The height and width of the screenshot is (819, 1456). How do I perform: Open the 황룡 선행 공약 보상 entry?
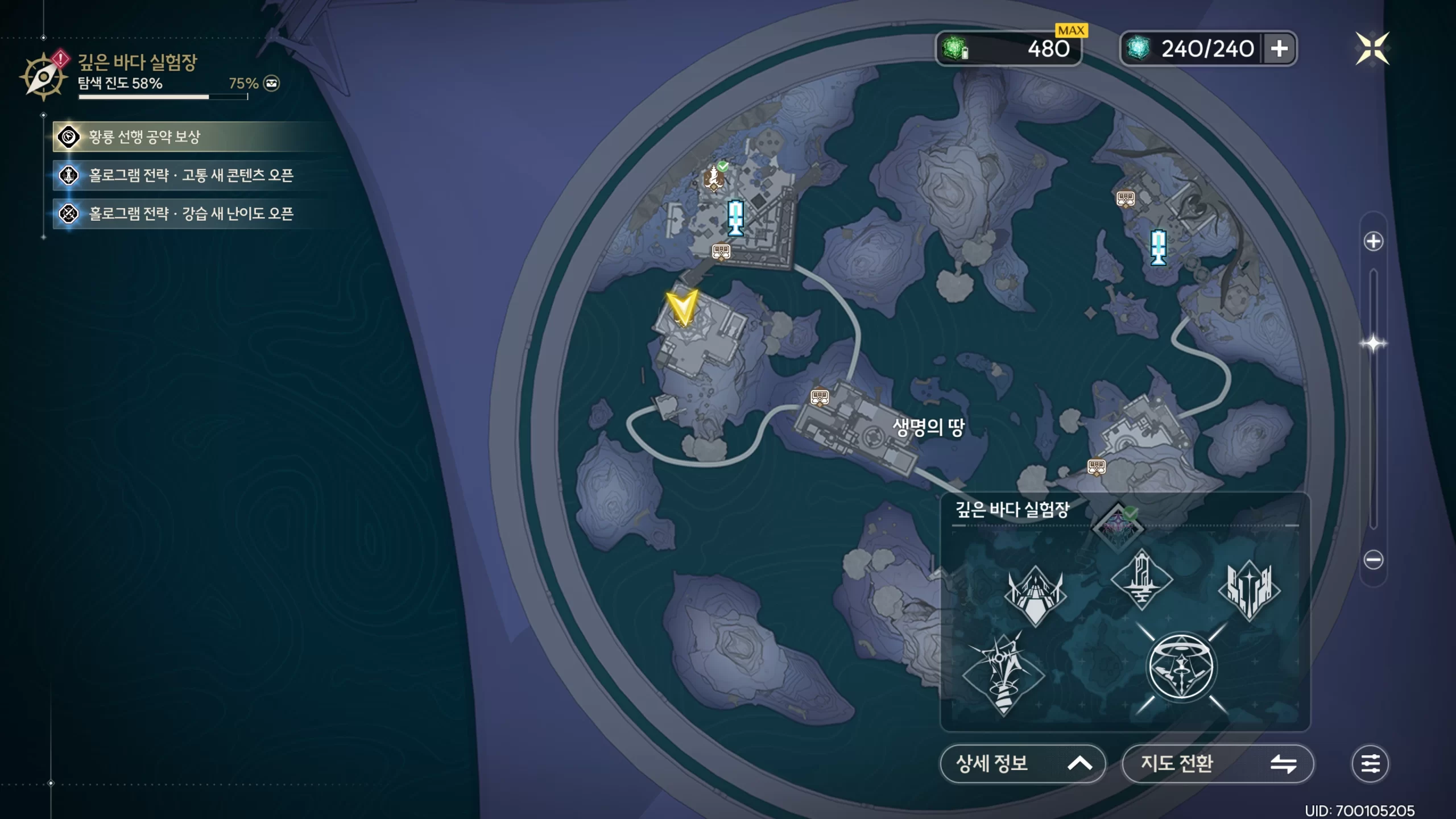tap(144, 137)
